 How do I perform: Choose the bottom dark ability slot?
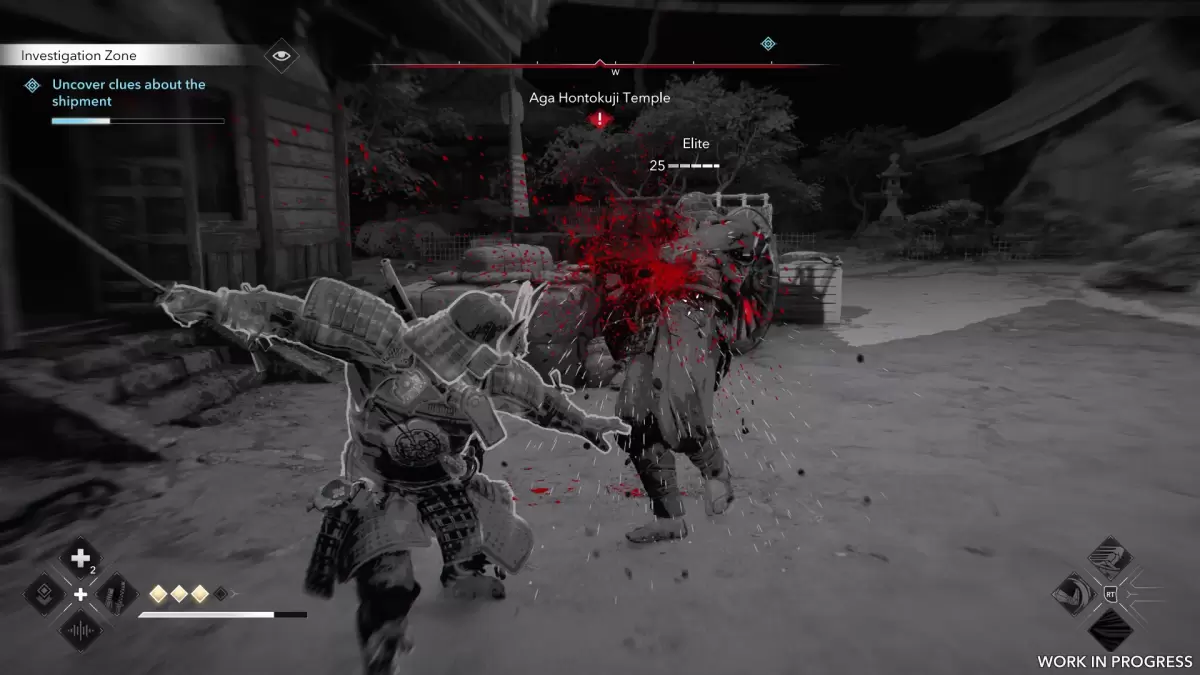click(1109, 630)
